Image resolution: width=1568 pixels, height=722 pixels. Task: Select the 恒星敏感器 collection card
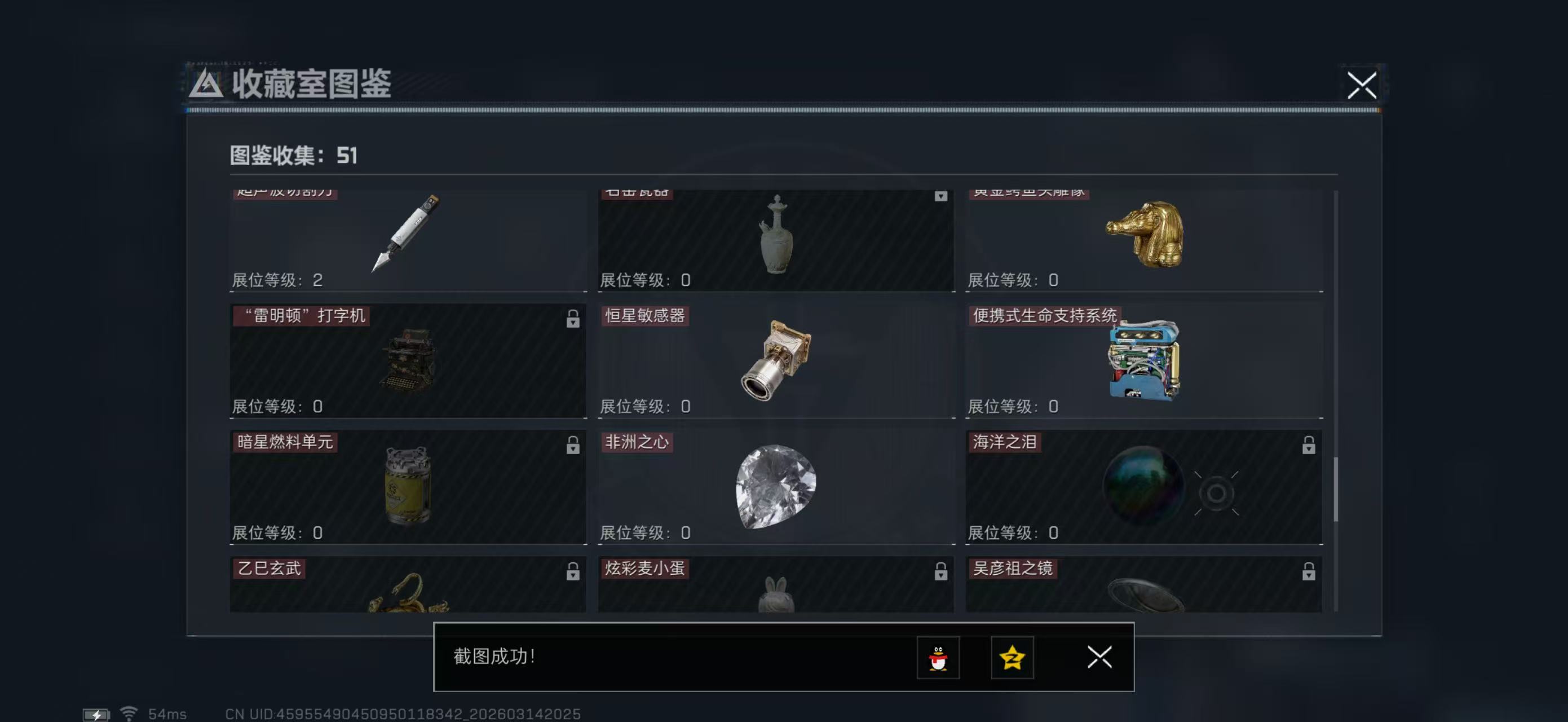tap(775, 362)
